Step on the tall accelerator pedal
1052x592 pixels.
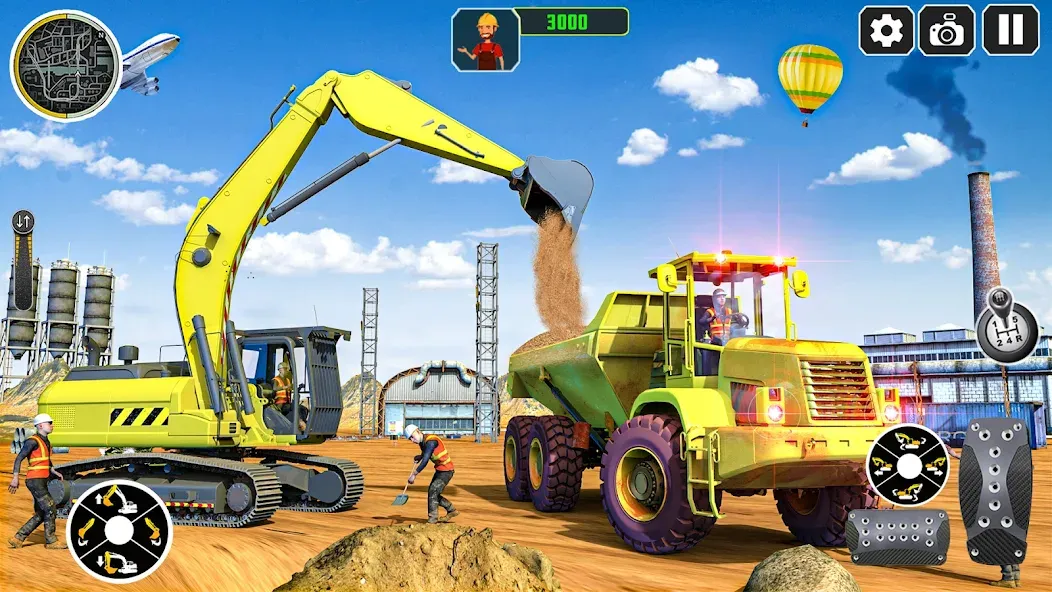994,491
